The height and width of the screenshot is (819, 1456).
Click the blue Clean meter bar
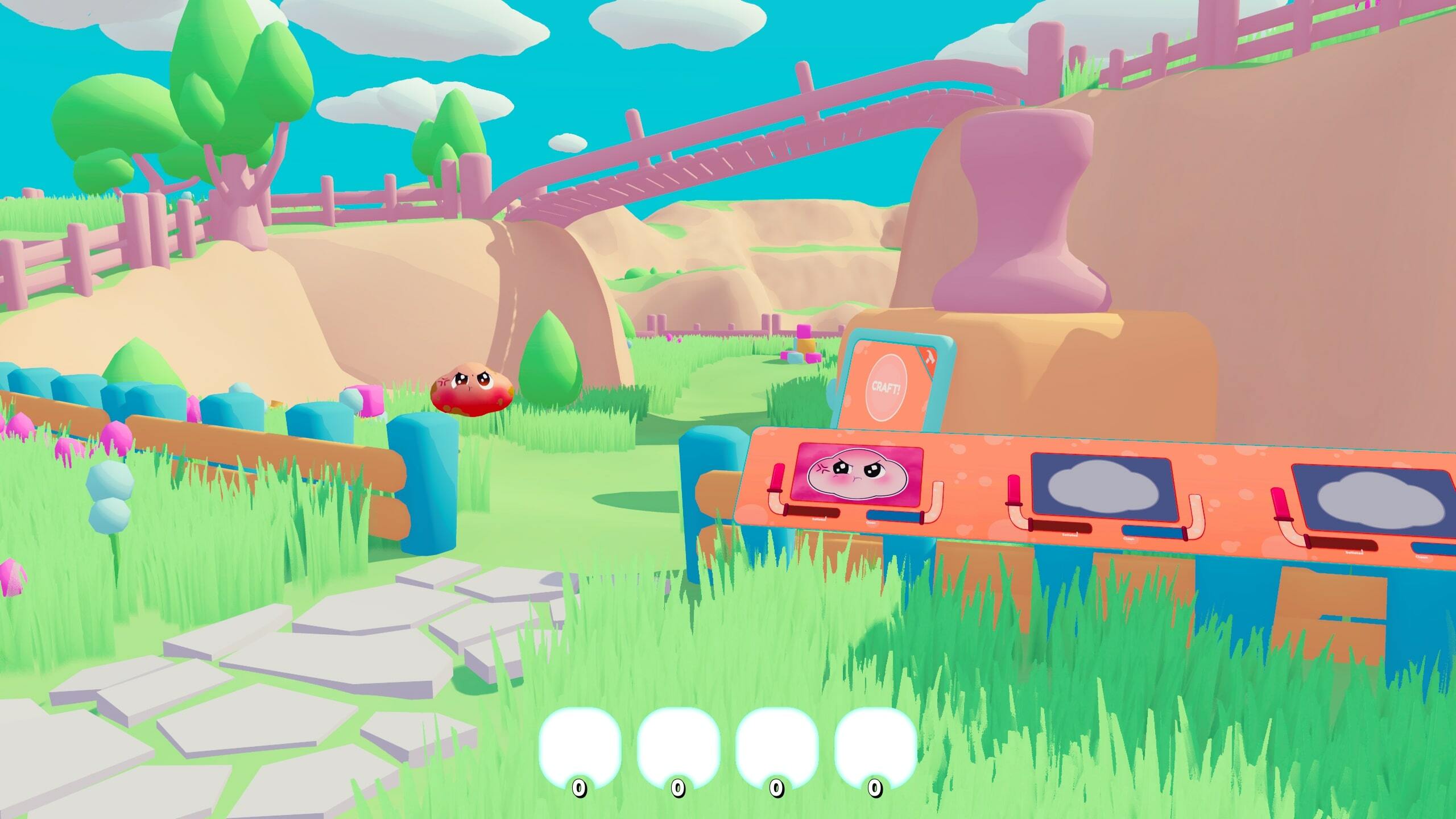click(892, 518)
